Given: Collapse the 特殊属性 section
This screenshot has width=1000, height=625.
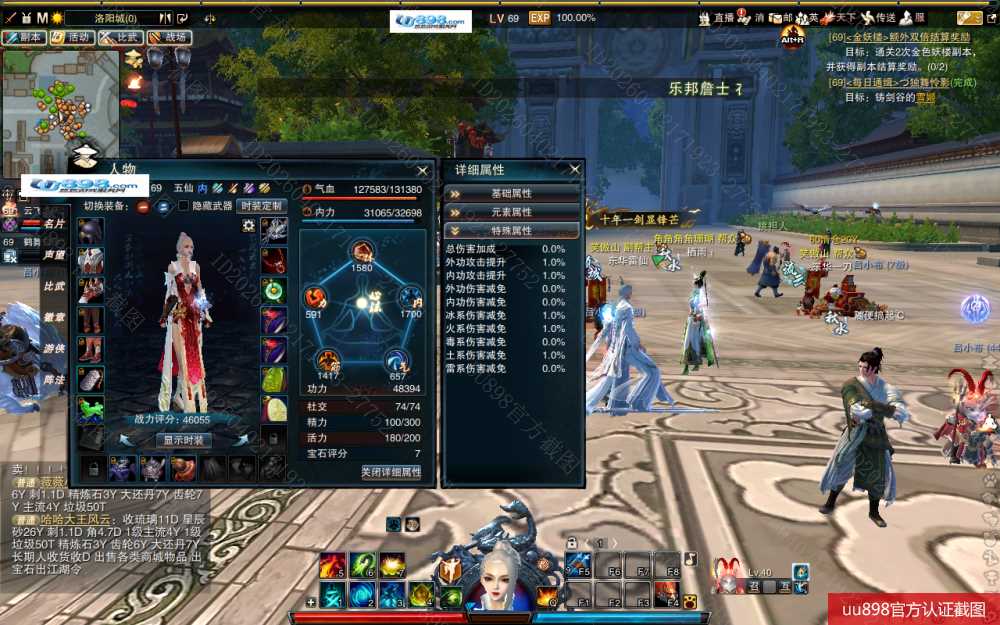Looking at the screenshot, I should tap(512, 231).
